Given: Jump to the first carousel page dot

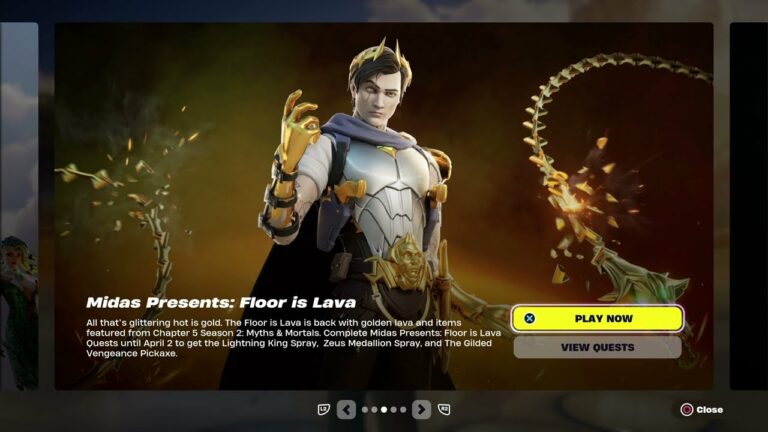Looking at the screenshot, I should coord(365,409).
